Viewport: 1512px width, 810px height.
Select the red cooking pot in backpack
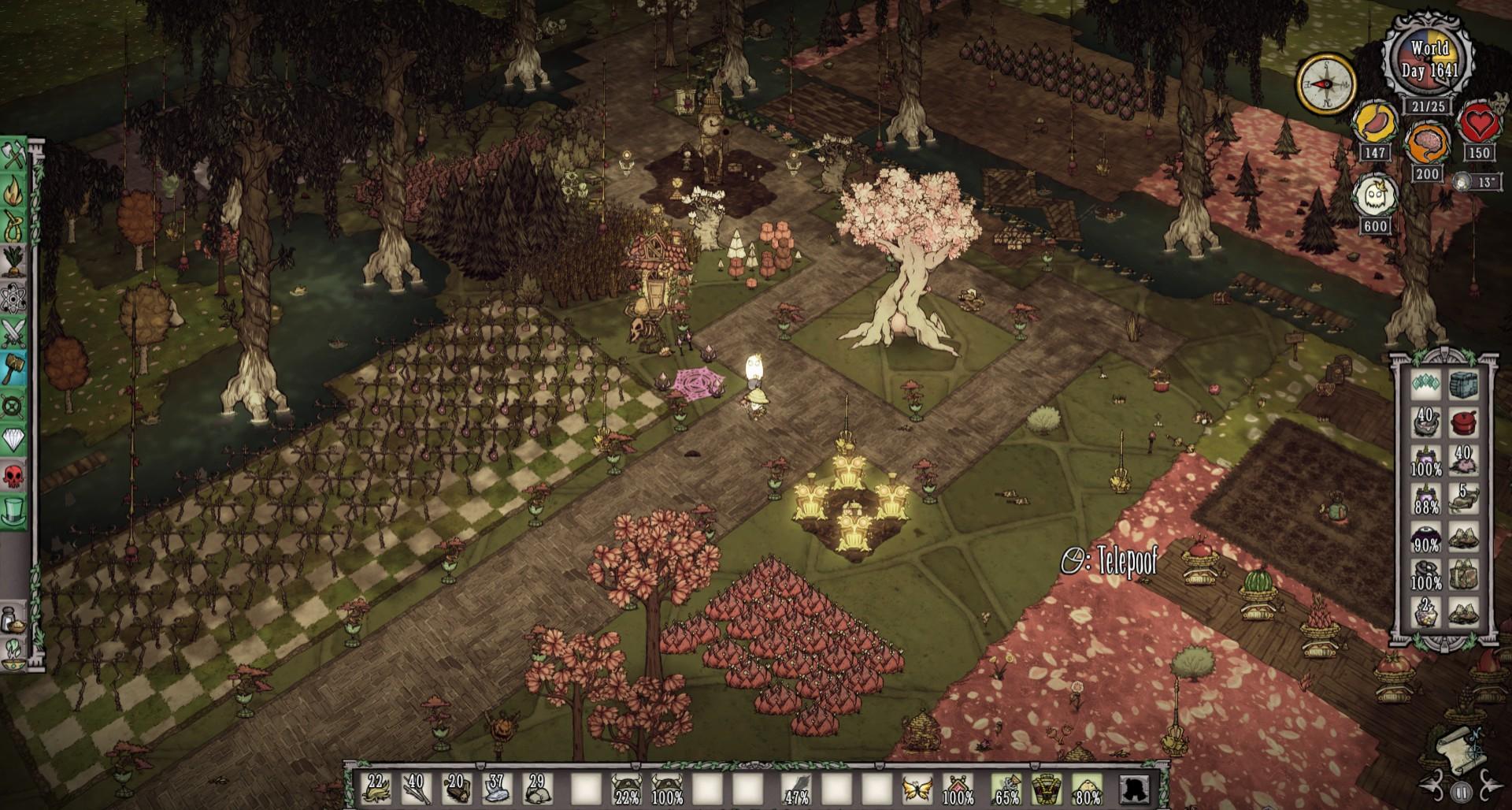coord(1463,423)
